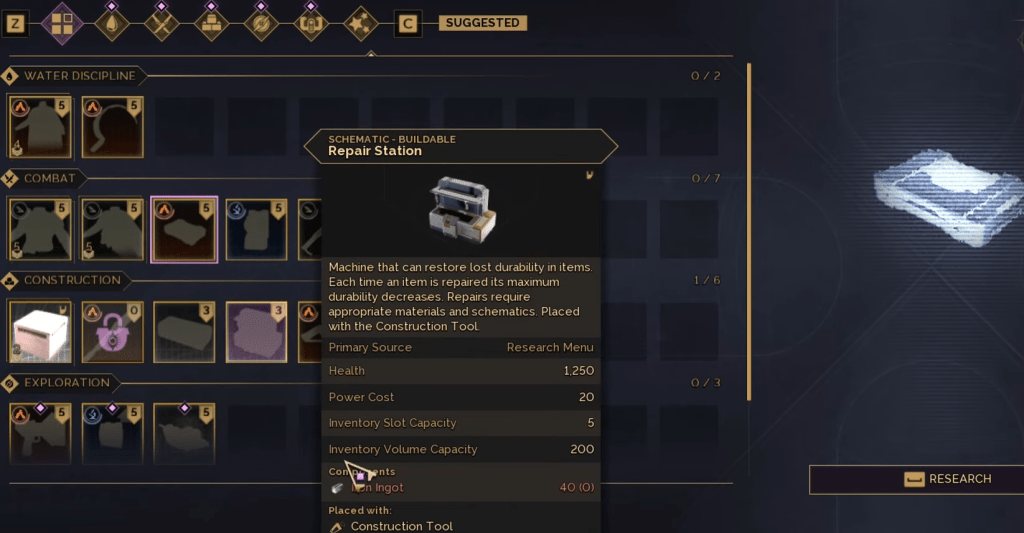Toggle the Combat section header
This screenshot has height=533, width=1024.
click(x=49, y=178)
